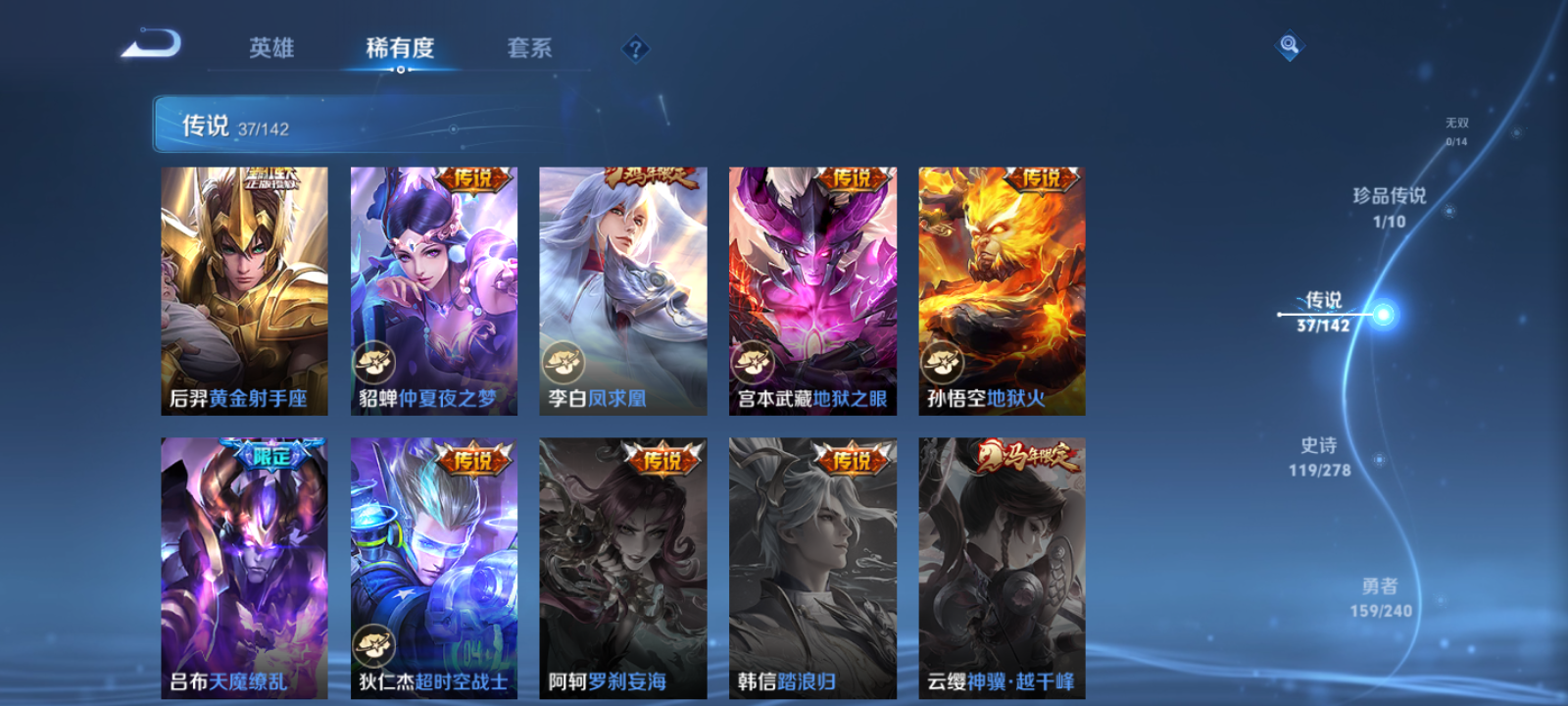This screenshot has width=1568, height=706.
Task: Select the 稀有度 tab
Action: pos(398,48)
